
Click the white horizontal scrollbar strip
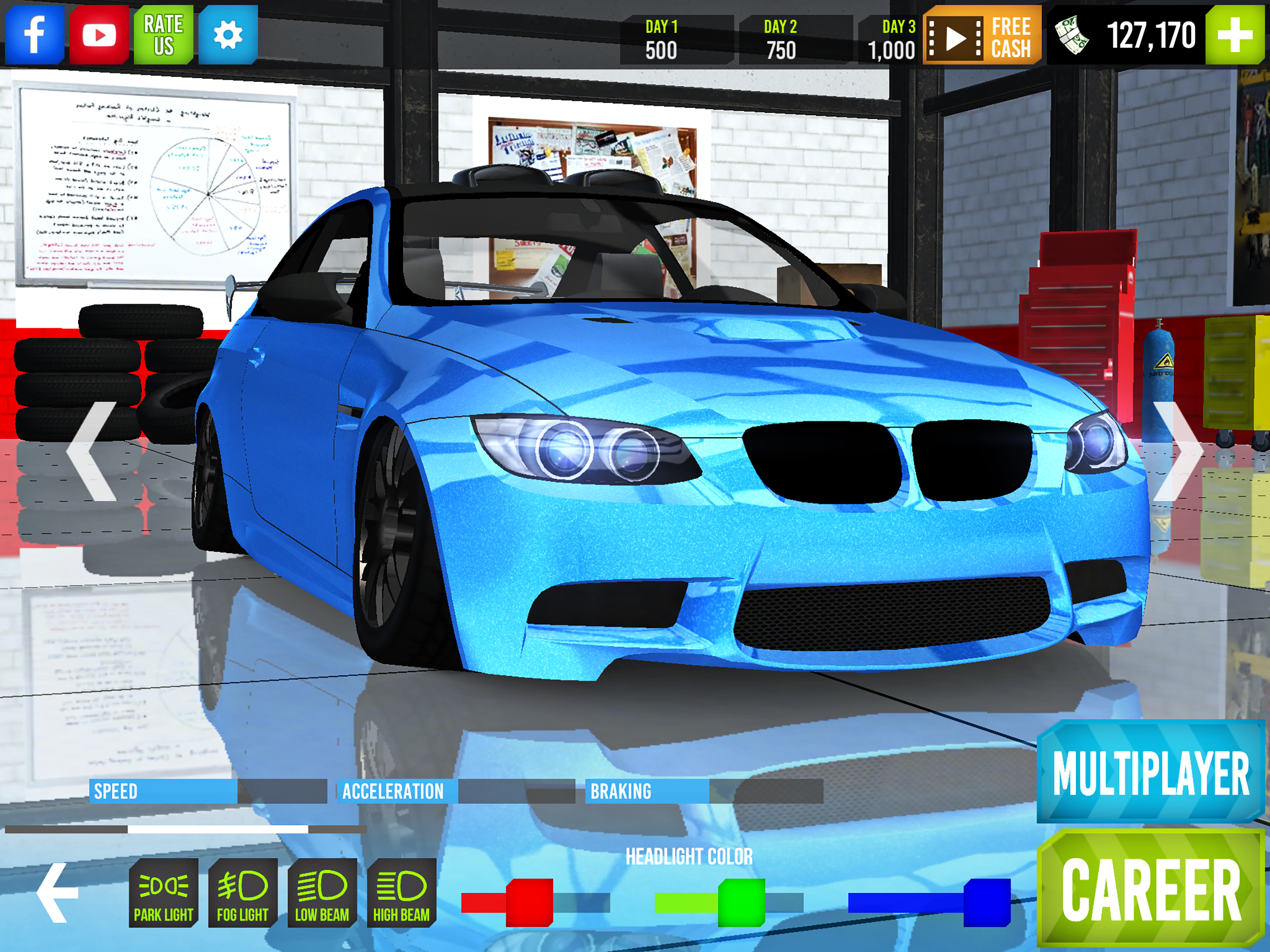coord(217,829)
